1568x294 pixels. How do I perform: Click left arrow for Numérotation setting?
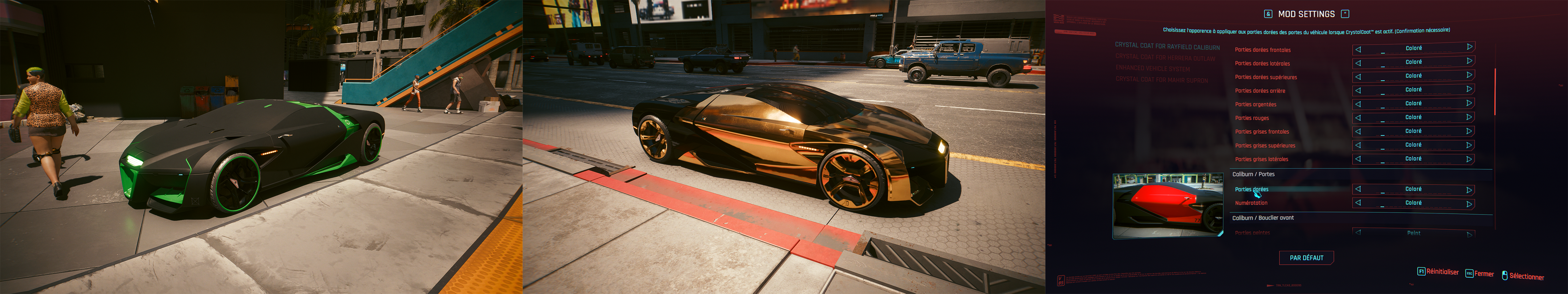pyautogui.click(x=1358, y=203)
